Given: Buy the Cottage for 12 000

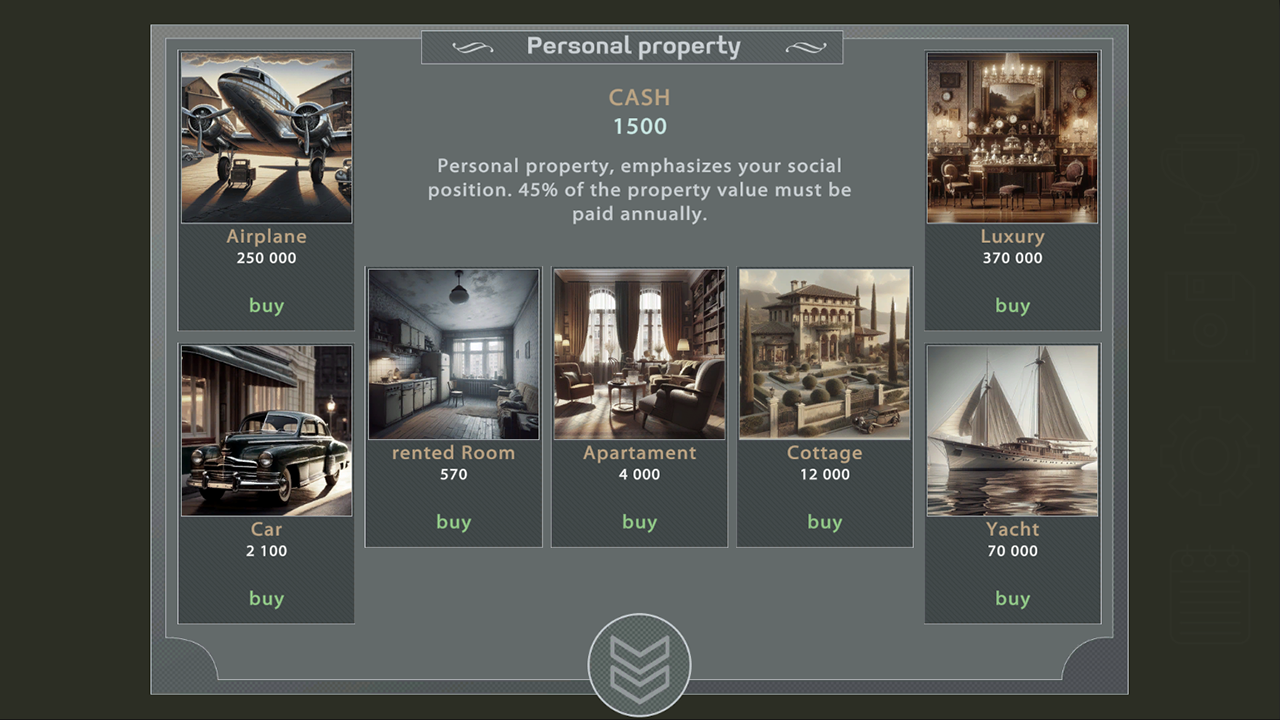Looking at the screenshot, I should pos(825,521).
